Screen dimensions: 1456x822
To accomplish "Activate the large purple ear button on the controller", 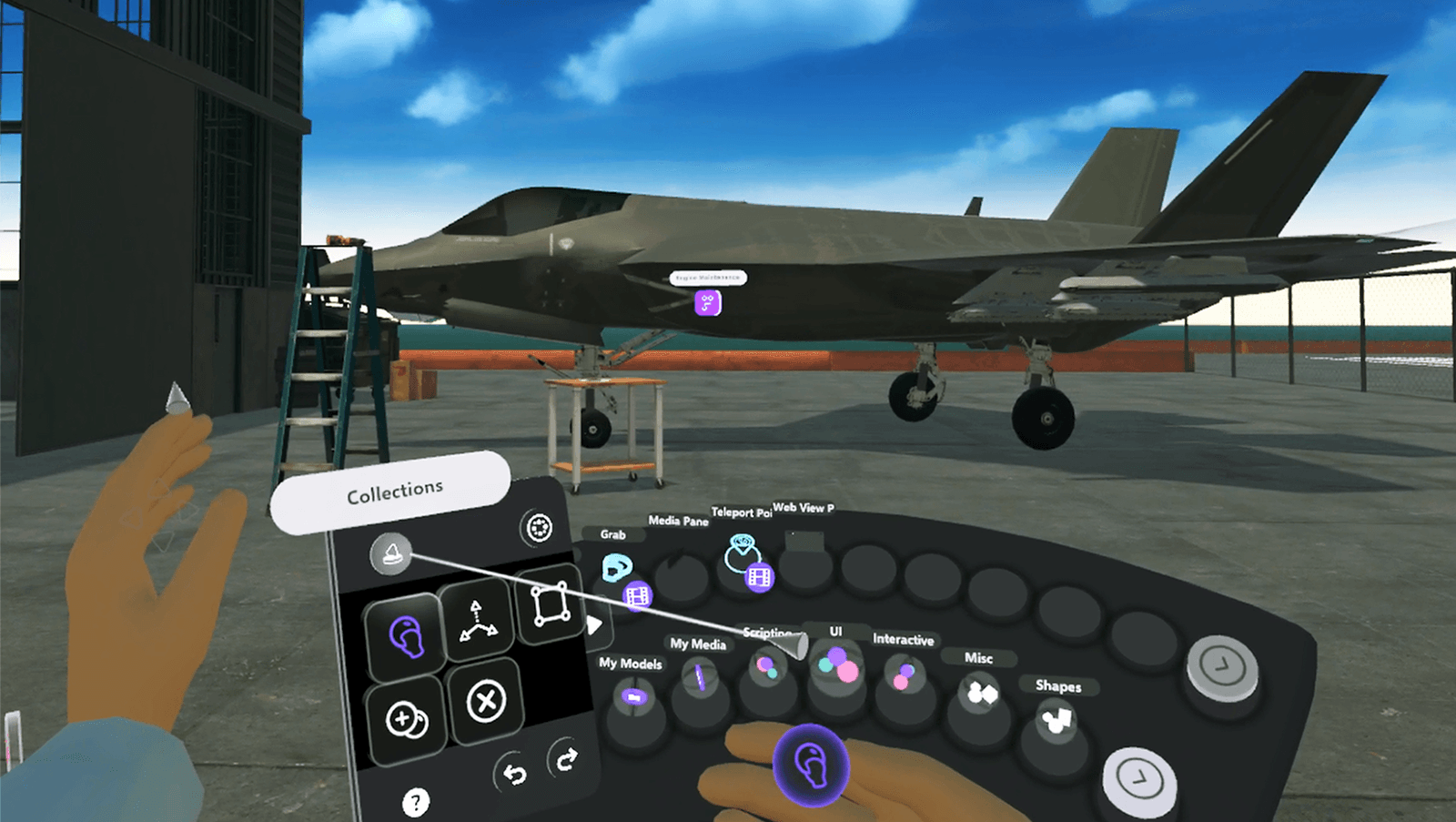I will (x=812, y=765).
